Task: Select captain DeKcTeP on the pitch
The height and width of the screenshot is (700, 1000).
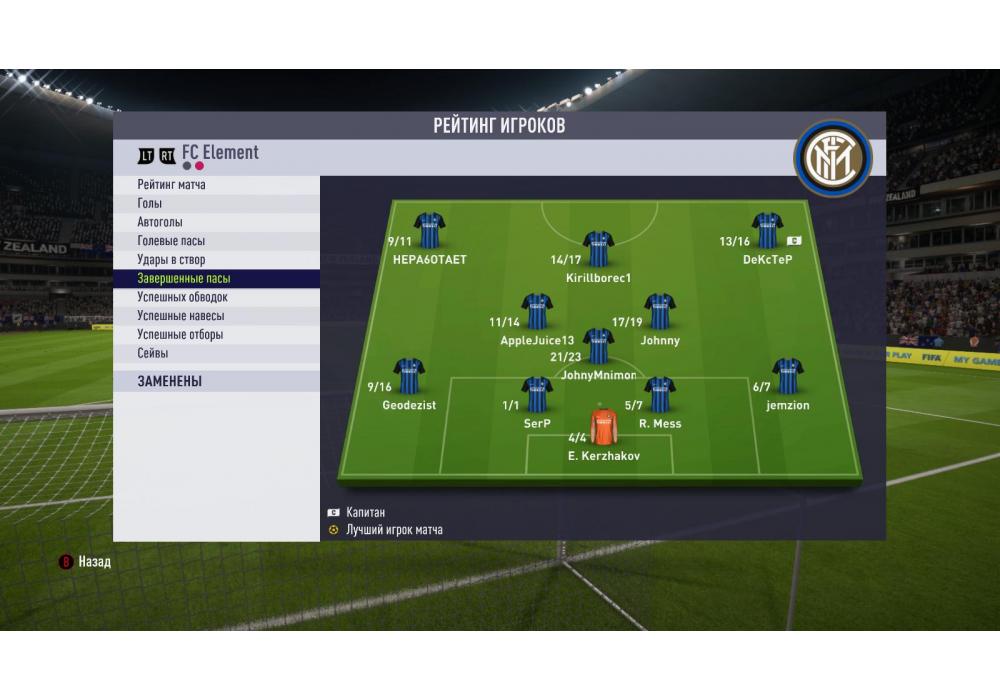Action: pyautogui.click(x=767, y=230)
